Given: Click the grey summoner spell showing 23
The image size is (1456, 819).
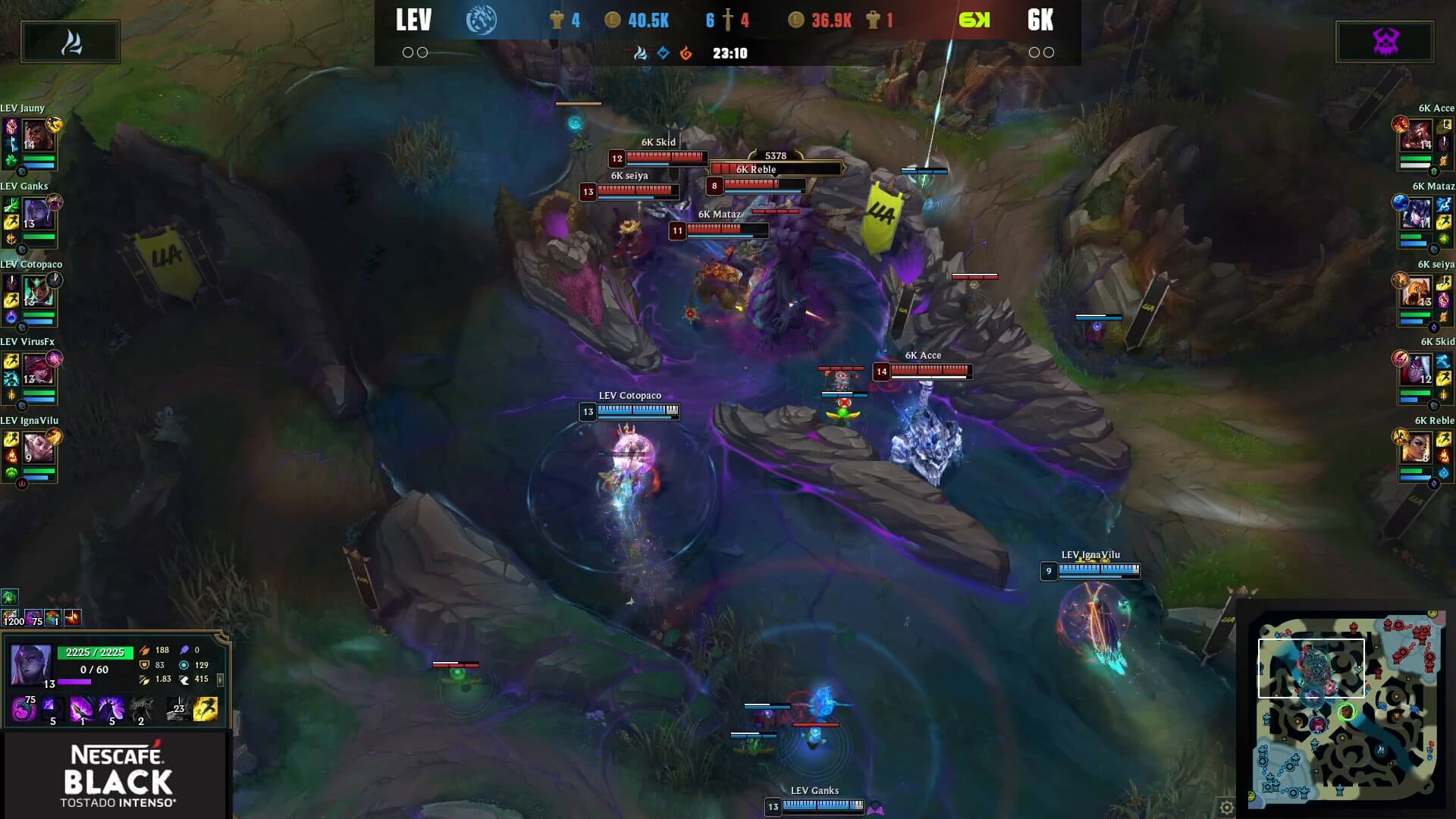Looking at the screenshot, I should pyautogui.click(x=177, y=709).
